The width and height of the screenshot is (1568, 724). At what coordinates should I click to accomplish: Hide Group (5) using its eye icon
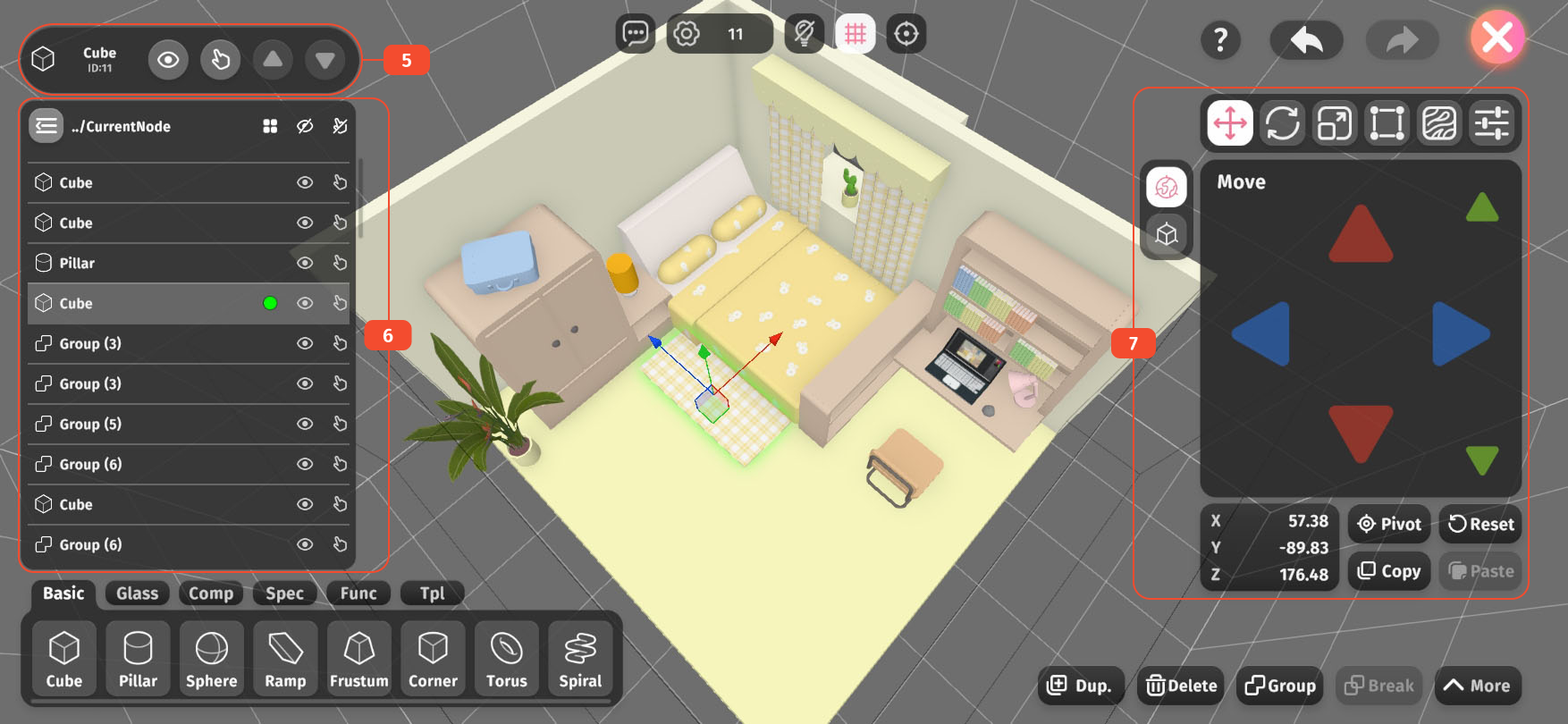[305, 424]
